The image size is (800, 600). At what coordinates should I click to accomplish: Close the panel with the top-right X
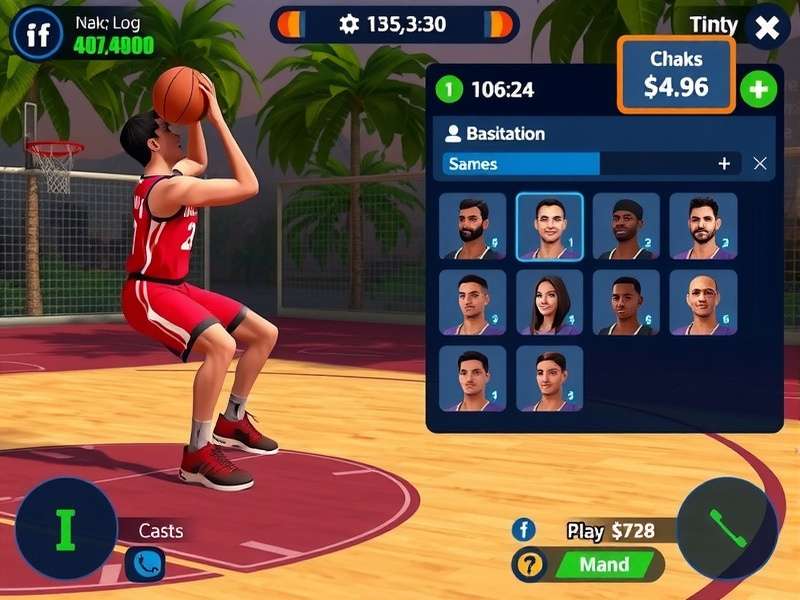coord(767,28)
